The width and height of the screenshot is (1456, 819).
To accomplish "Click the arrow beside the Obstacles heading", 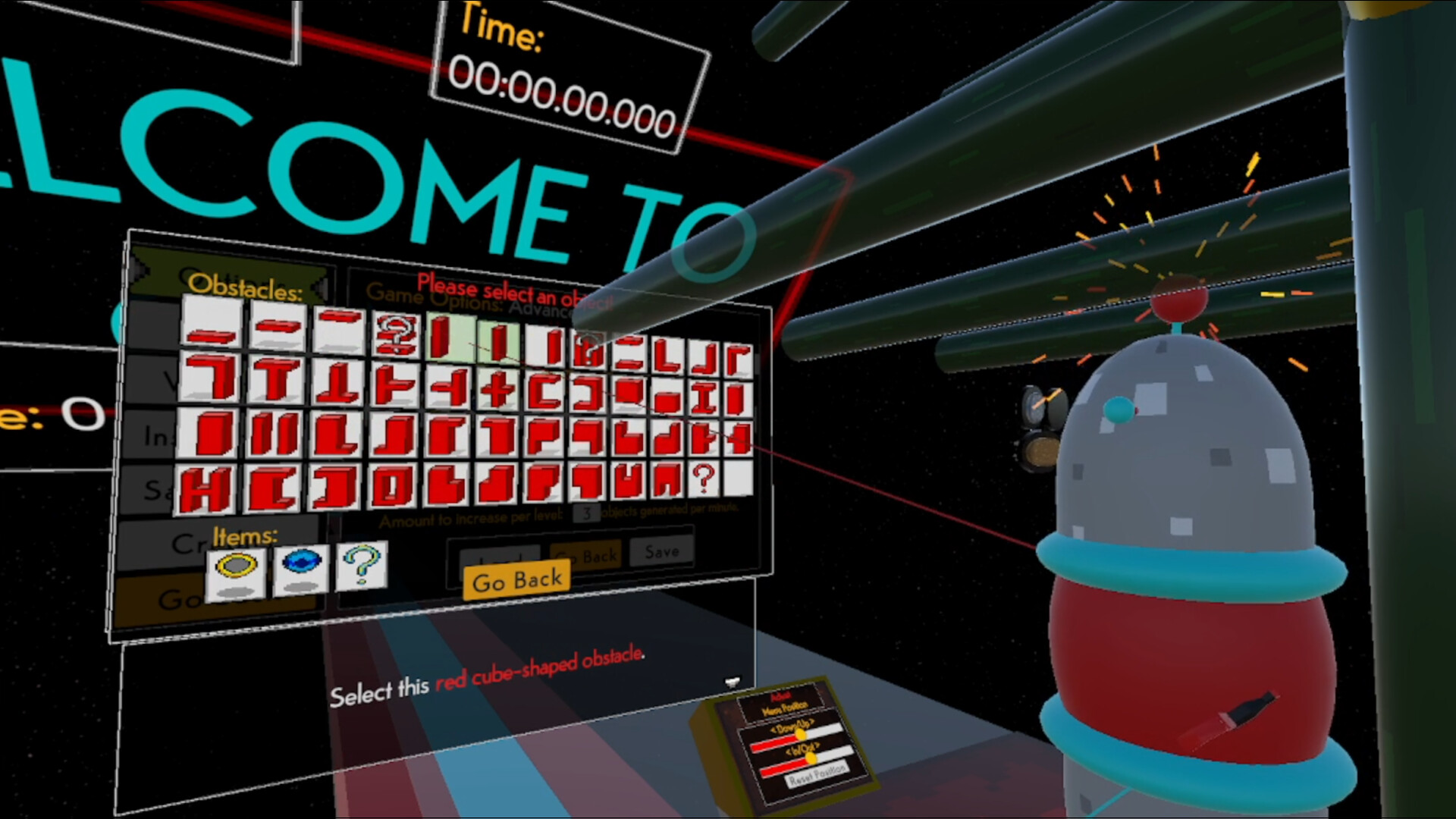I will tap(320, 287).
